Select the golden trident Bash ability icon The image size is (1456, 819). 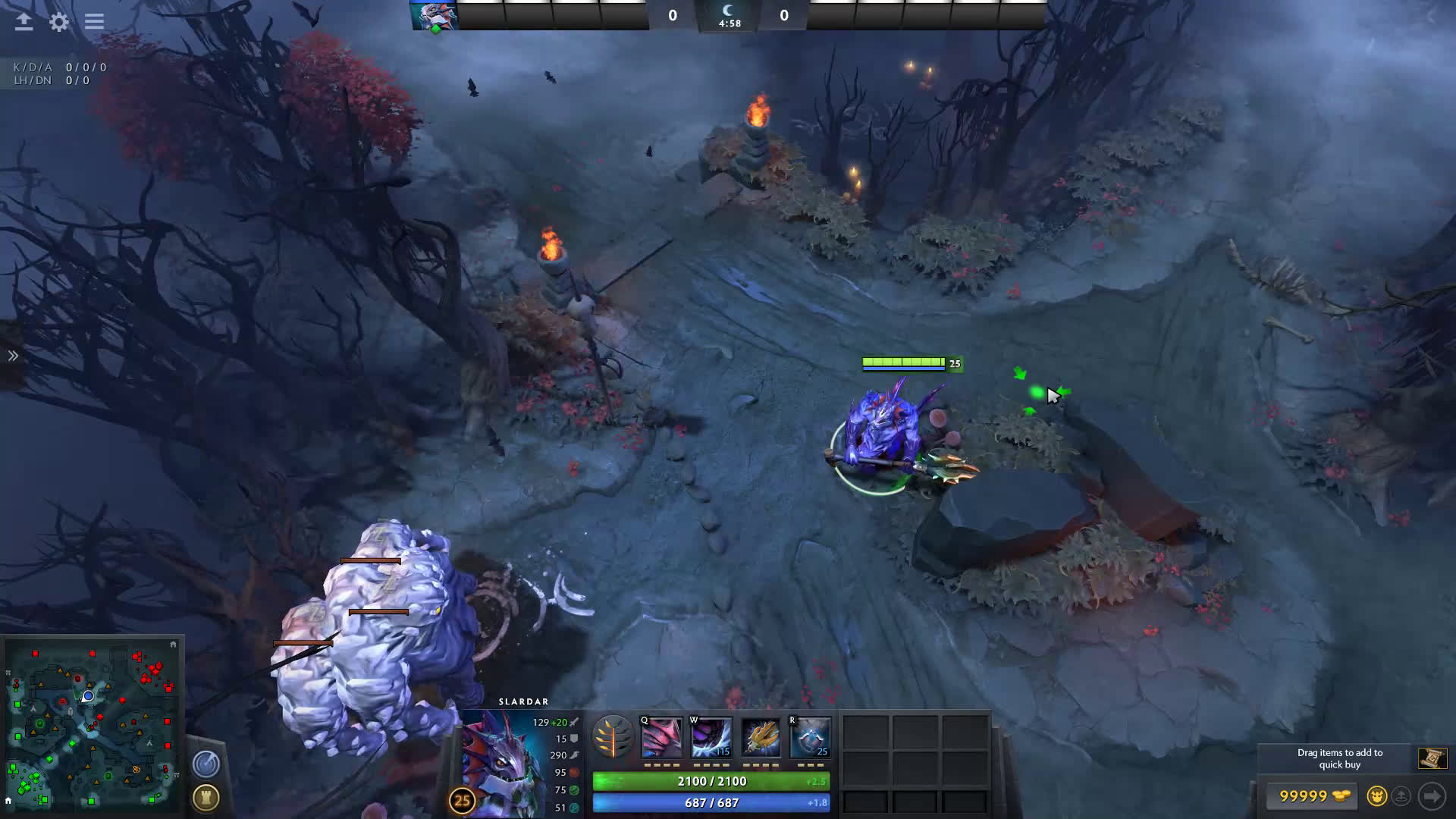pyautogui.click(x=761, y=737)
